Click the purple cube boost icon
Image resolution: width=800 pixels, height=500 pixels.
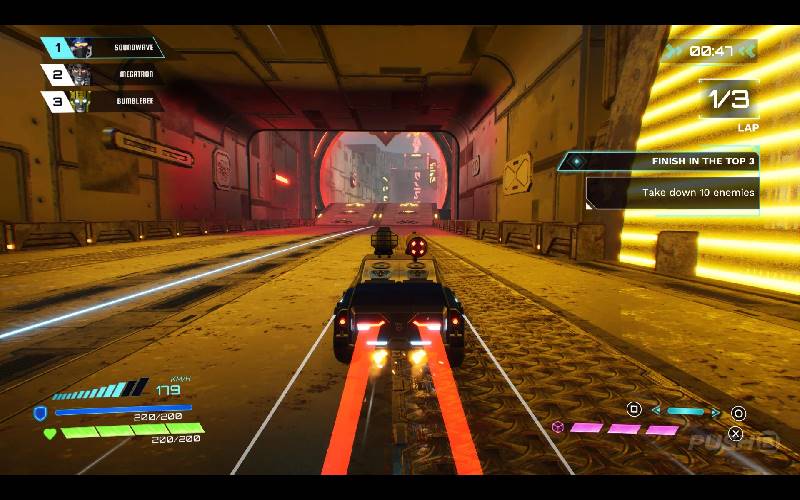point(558,427)
